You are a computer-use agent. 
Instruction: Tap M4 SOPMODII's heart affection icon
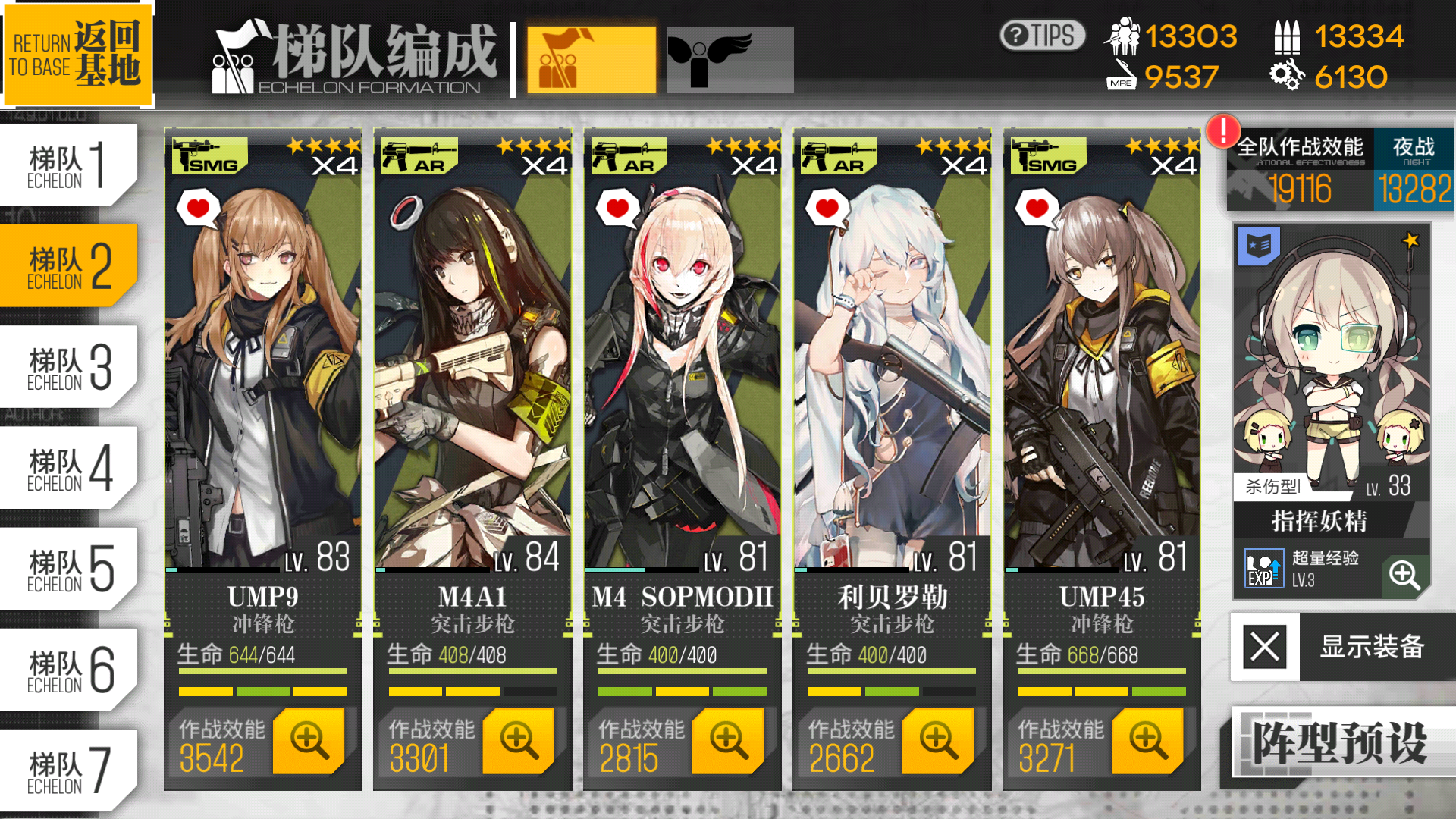point(616,206)
